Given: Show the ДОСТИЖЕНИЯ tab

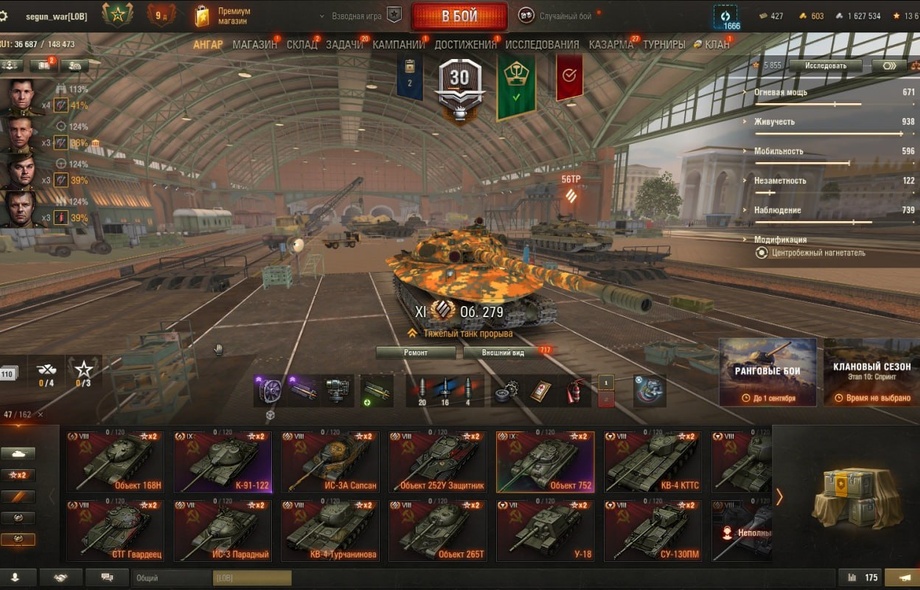Looking at the screenshot, I should (465, 45).
